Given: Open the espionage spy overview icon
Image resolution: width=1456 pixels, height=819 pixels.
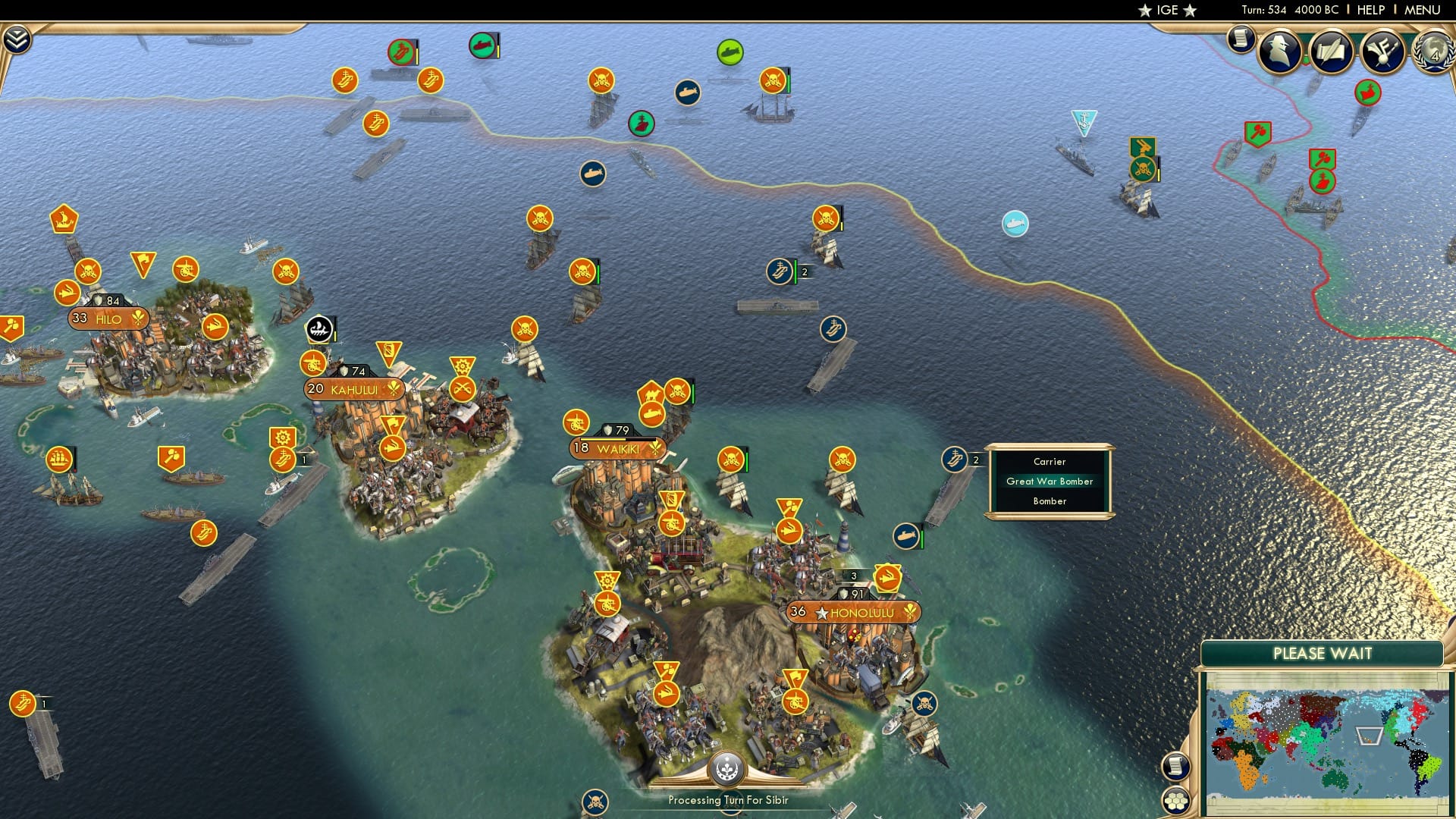Looking at the screenshot, I should pyautogui.click(x=1279, y=50).
